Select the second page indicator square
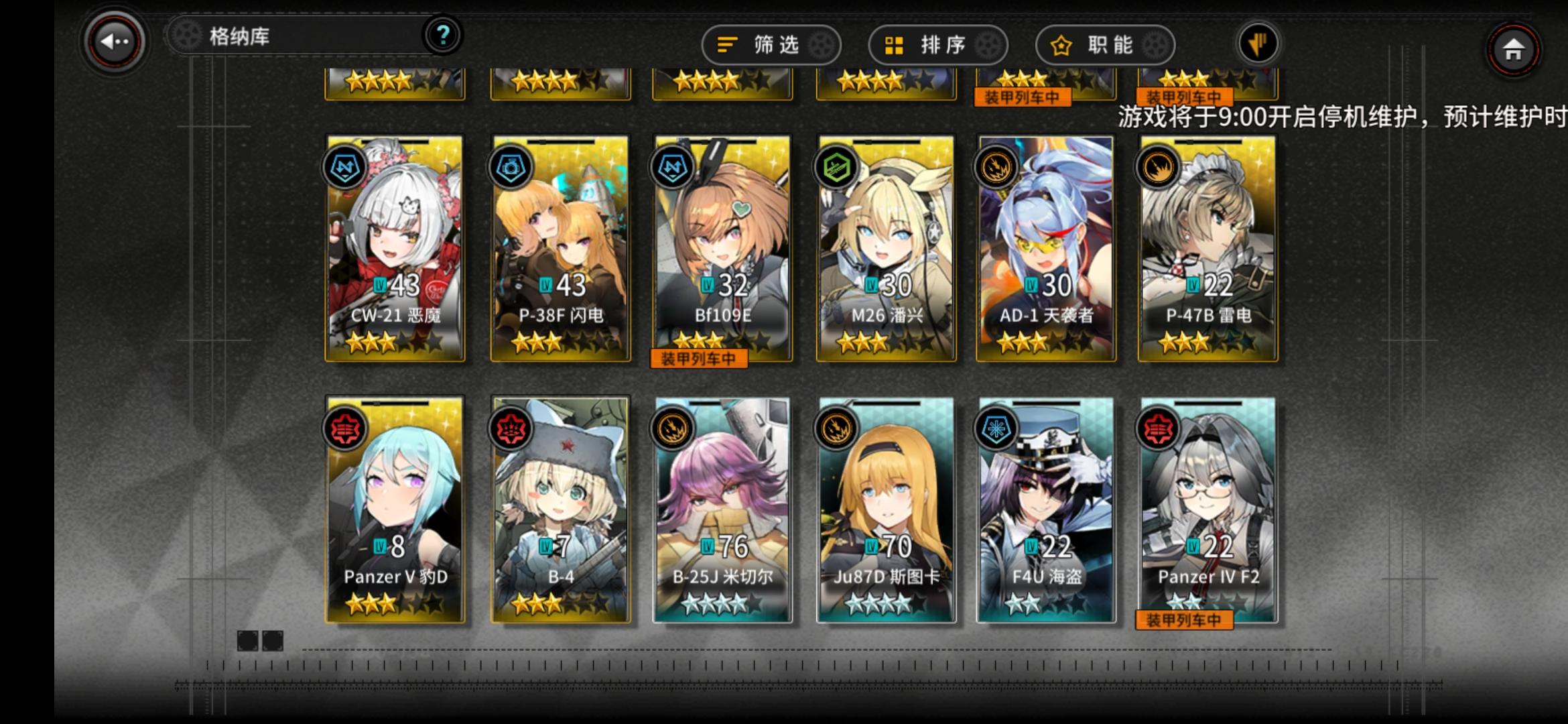The height and width of the screenshot is (724, 1568). click(273, 640)
